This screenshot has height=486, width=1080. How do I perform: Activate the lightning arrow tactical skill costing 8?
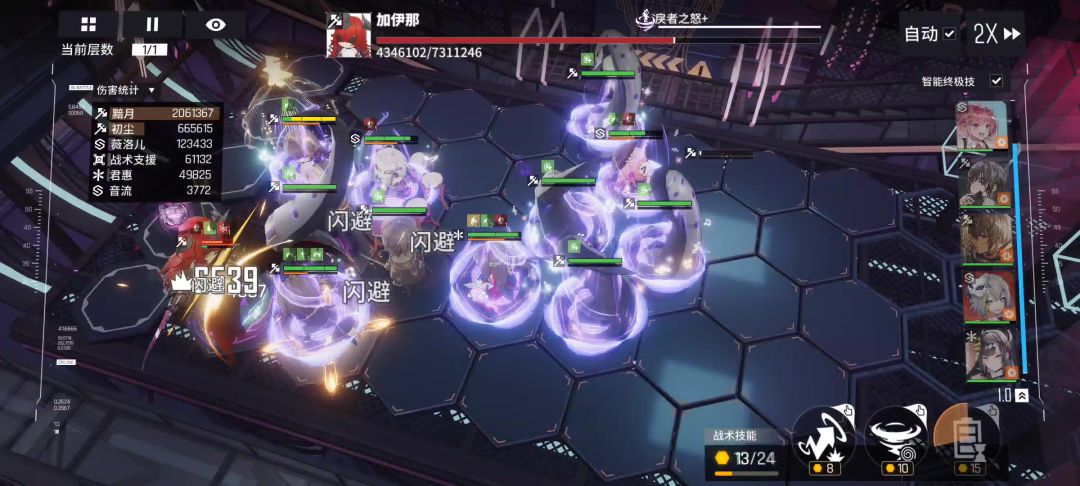824,436
